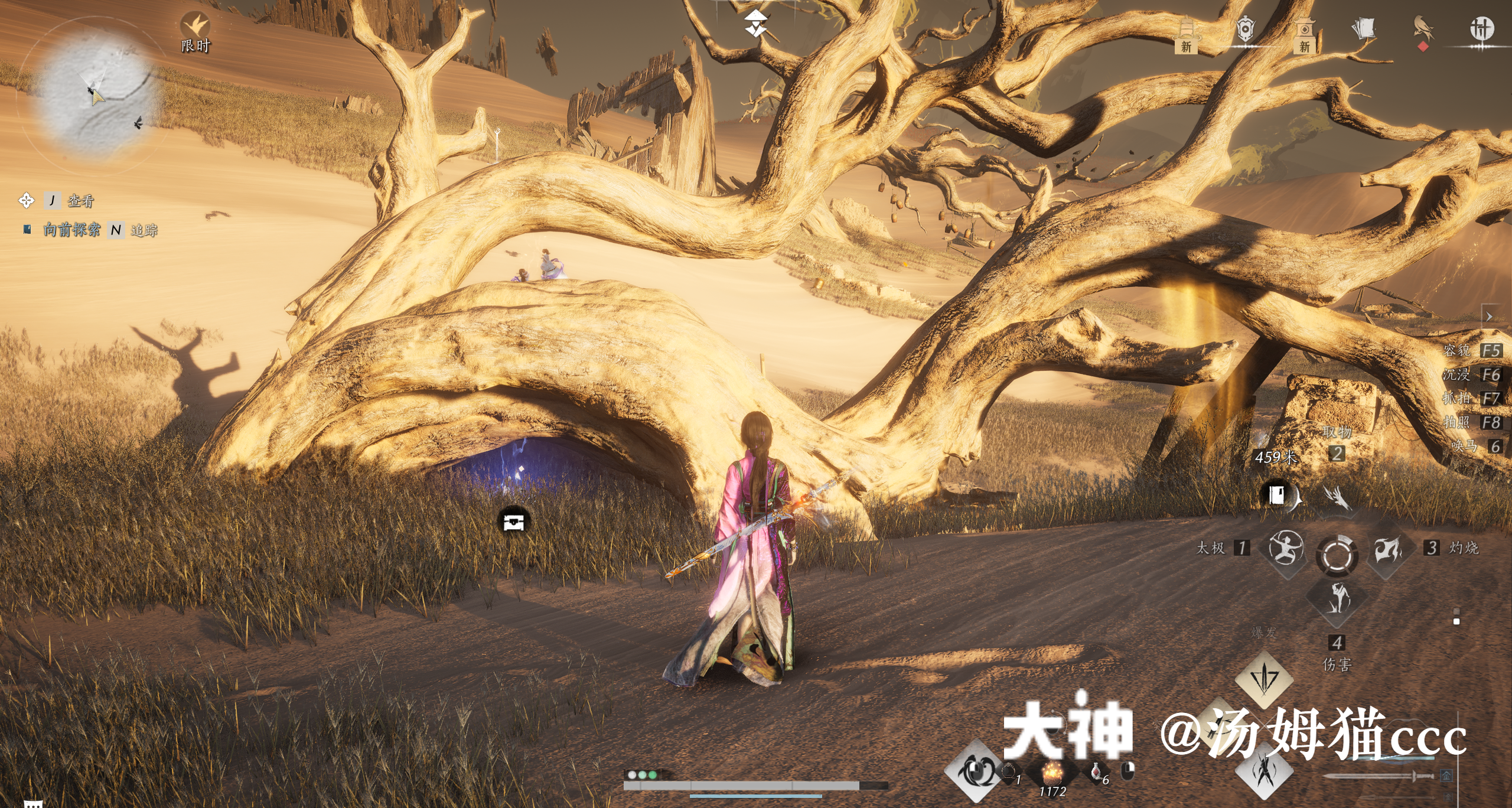Click the 向前探索 quest tracker entry

point(71,230)
